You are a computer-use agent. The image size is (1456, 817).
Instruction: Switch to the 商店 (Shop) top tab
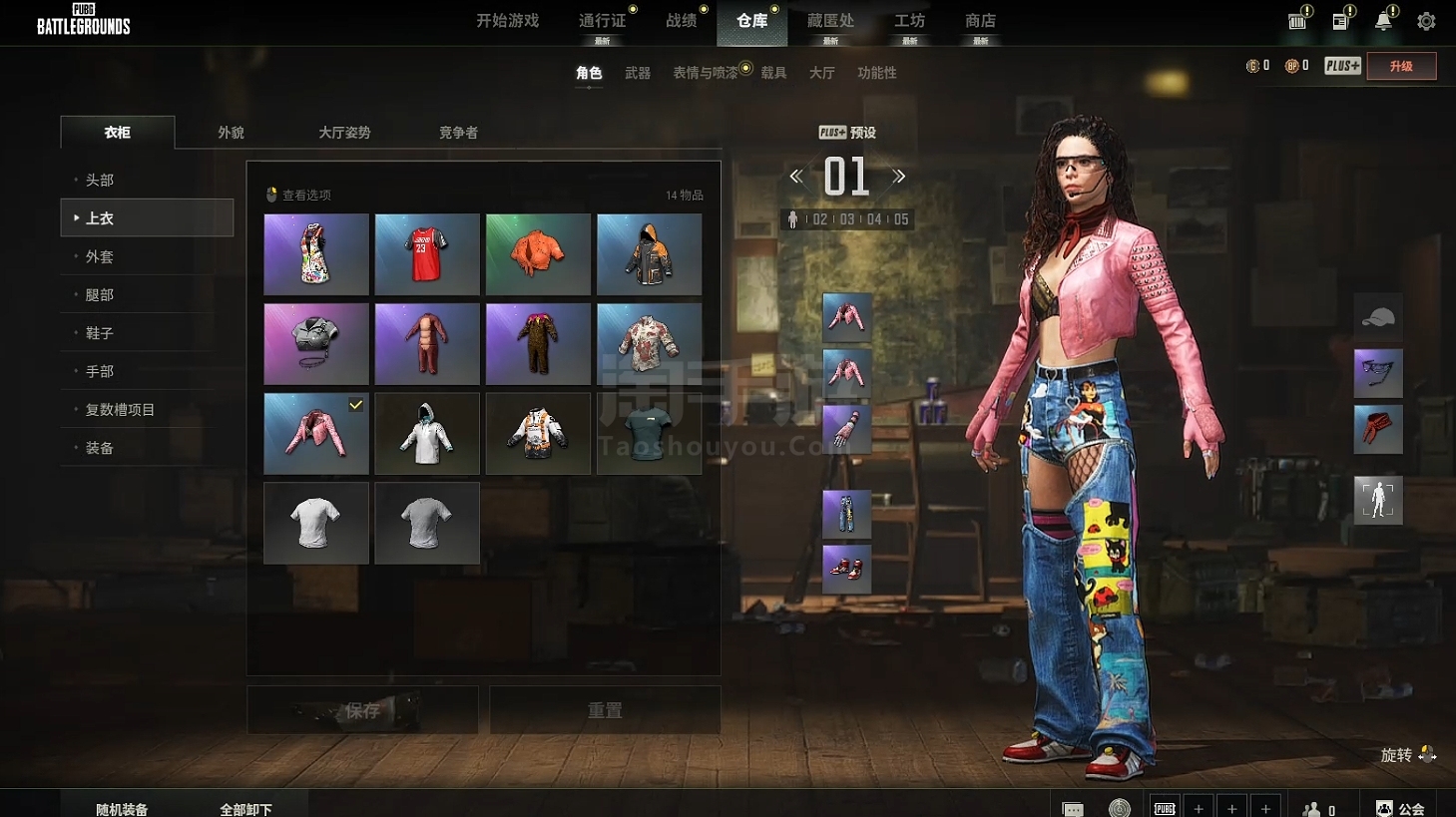click(980, 21)
